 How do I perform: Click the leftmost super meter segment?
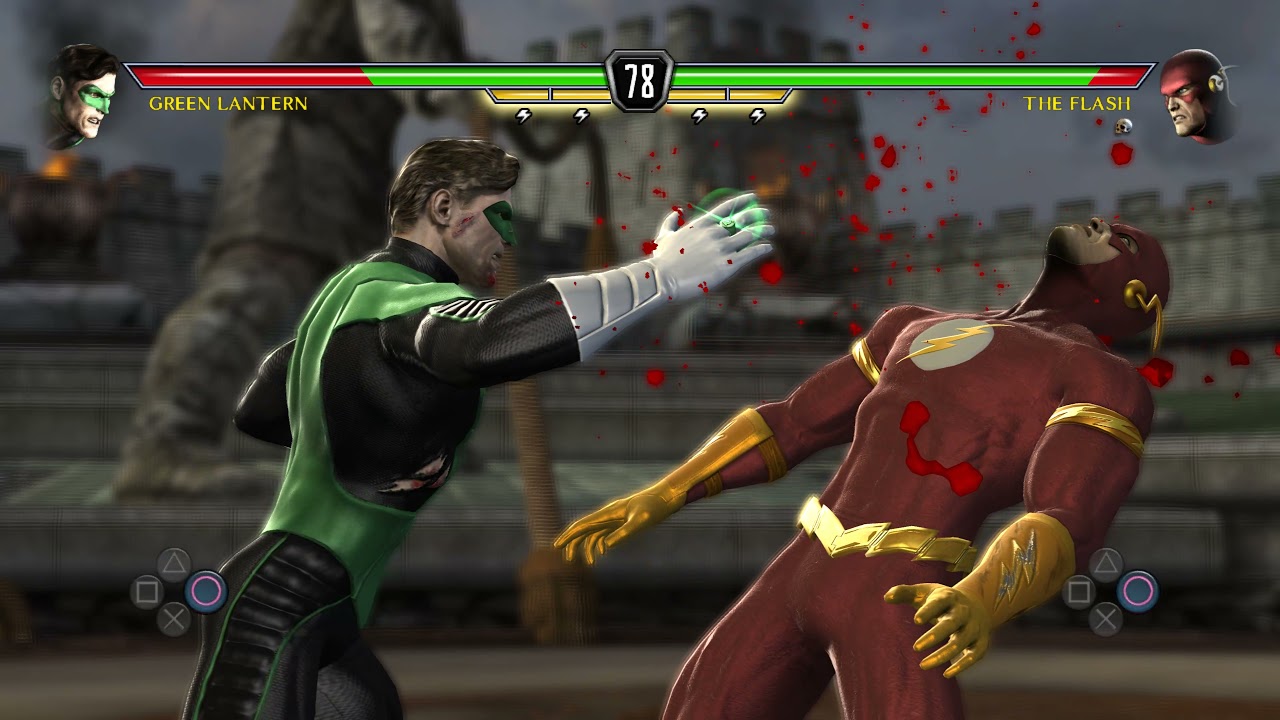(518, 93)
